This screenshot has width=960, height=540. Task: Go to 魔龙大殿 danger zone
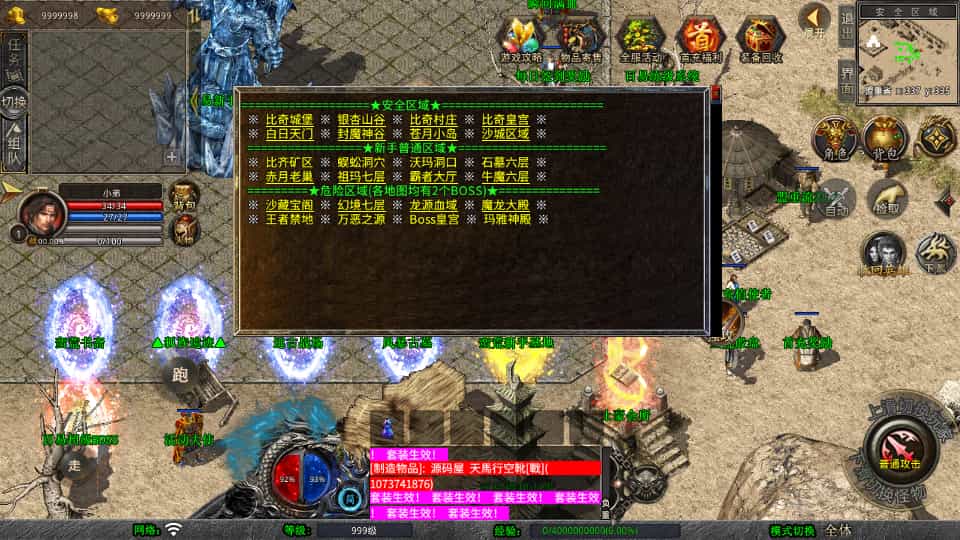coord(505,204)
